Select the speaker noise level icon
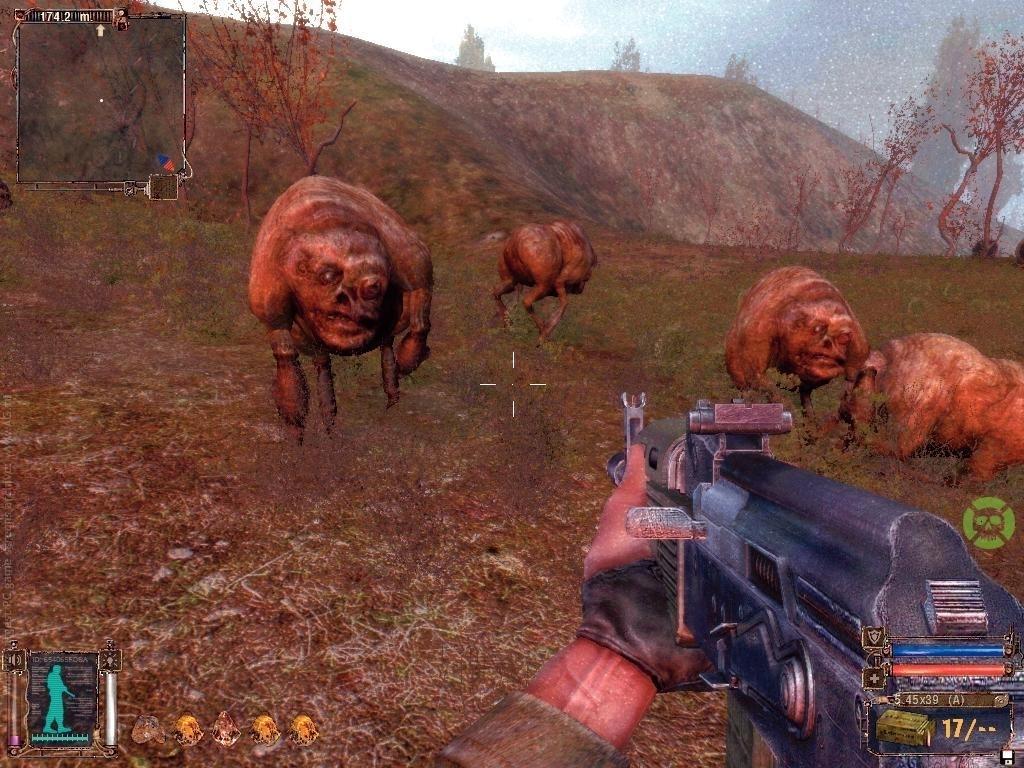The height and width of the screenshot is (768, 1024). coord(13,660)
